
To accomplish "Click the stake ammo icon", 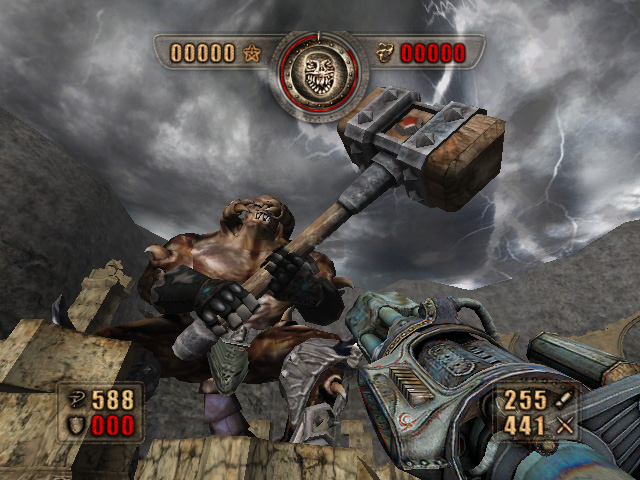I will pyautogui.click(x=567, y=400).
